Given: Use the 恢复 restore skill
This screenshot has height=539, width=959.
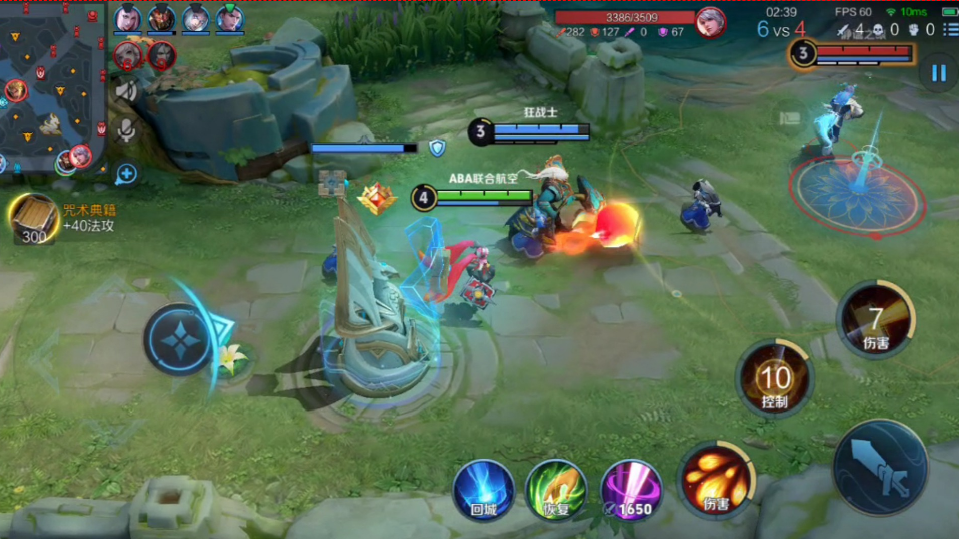Looking at the screenshot, I should [556, 489].
